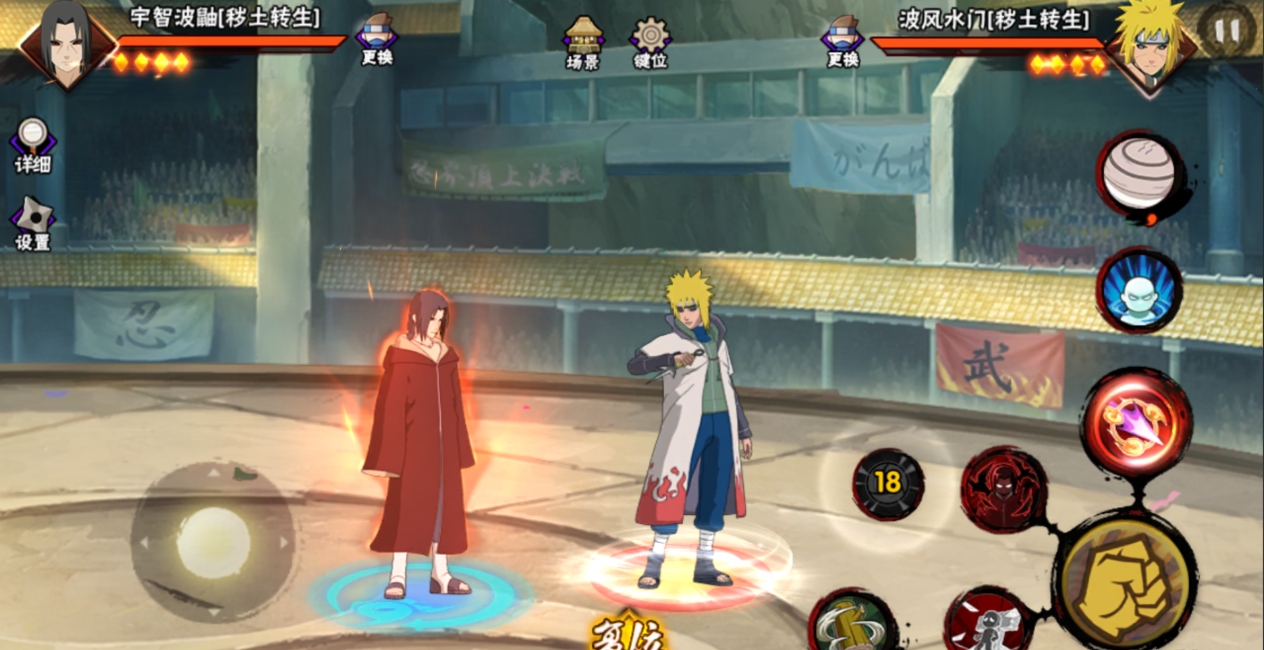Activate the blue-glow bald figure skill
This screenshot has width=1264, height=650.
click(1139, 290)
